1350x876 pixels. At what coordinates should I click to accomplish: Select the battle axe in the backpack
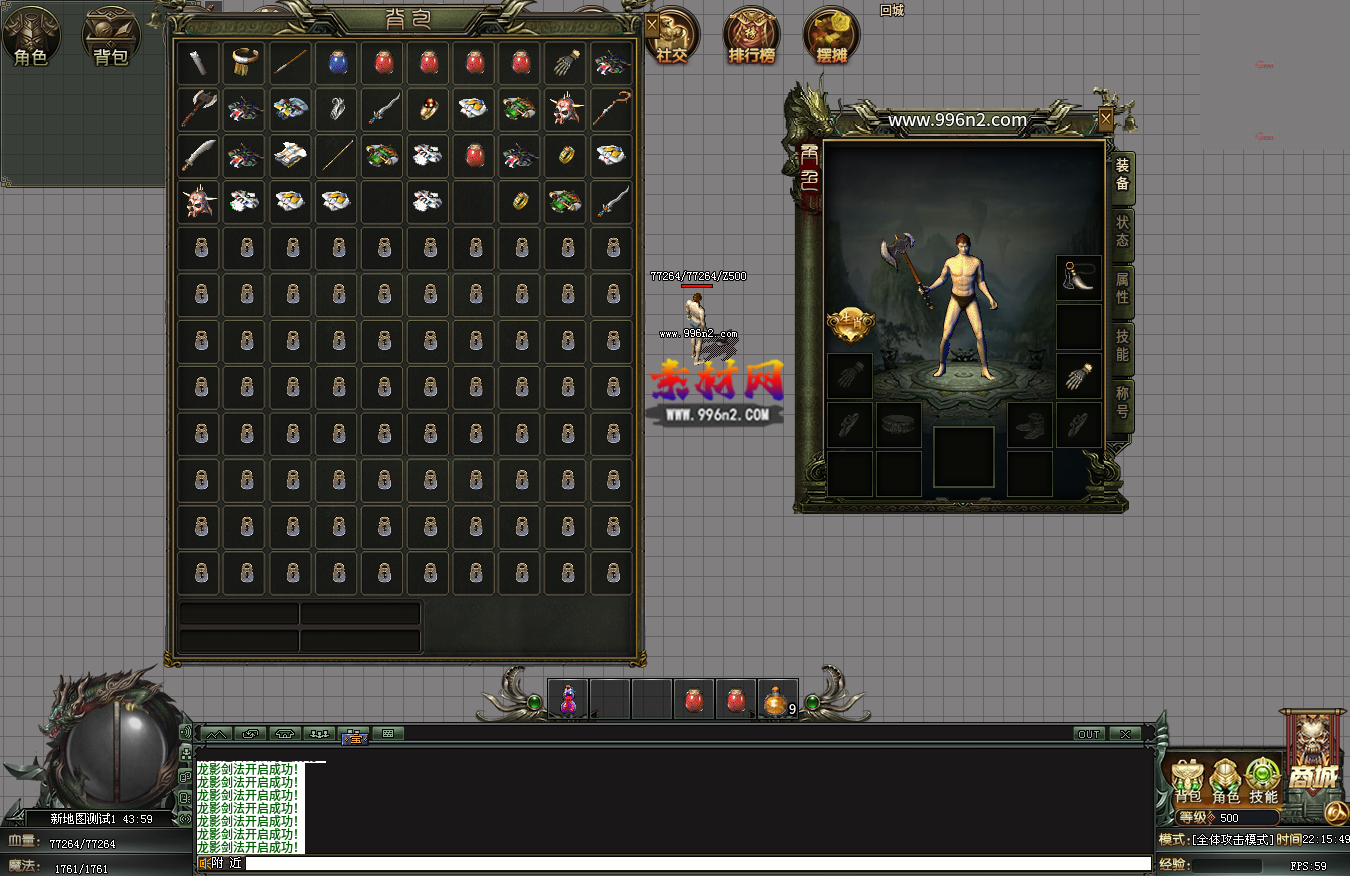pos(198,109)
